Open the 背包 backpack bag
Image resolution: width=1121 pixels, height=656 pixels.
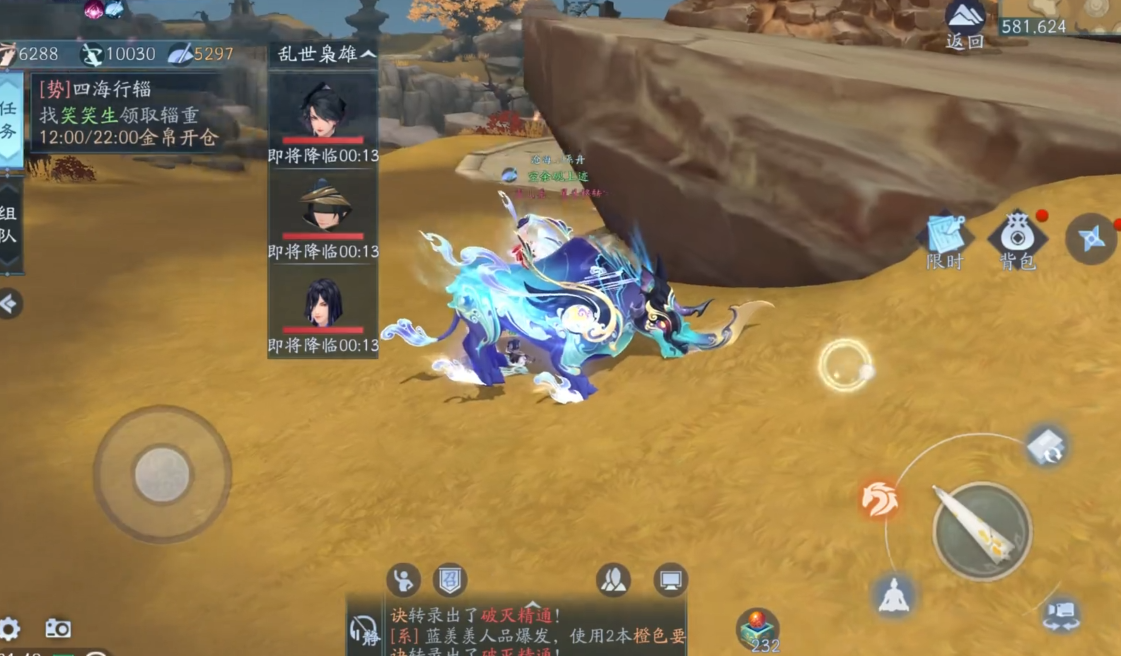[x=1017, y=240]
